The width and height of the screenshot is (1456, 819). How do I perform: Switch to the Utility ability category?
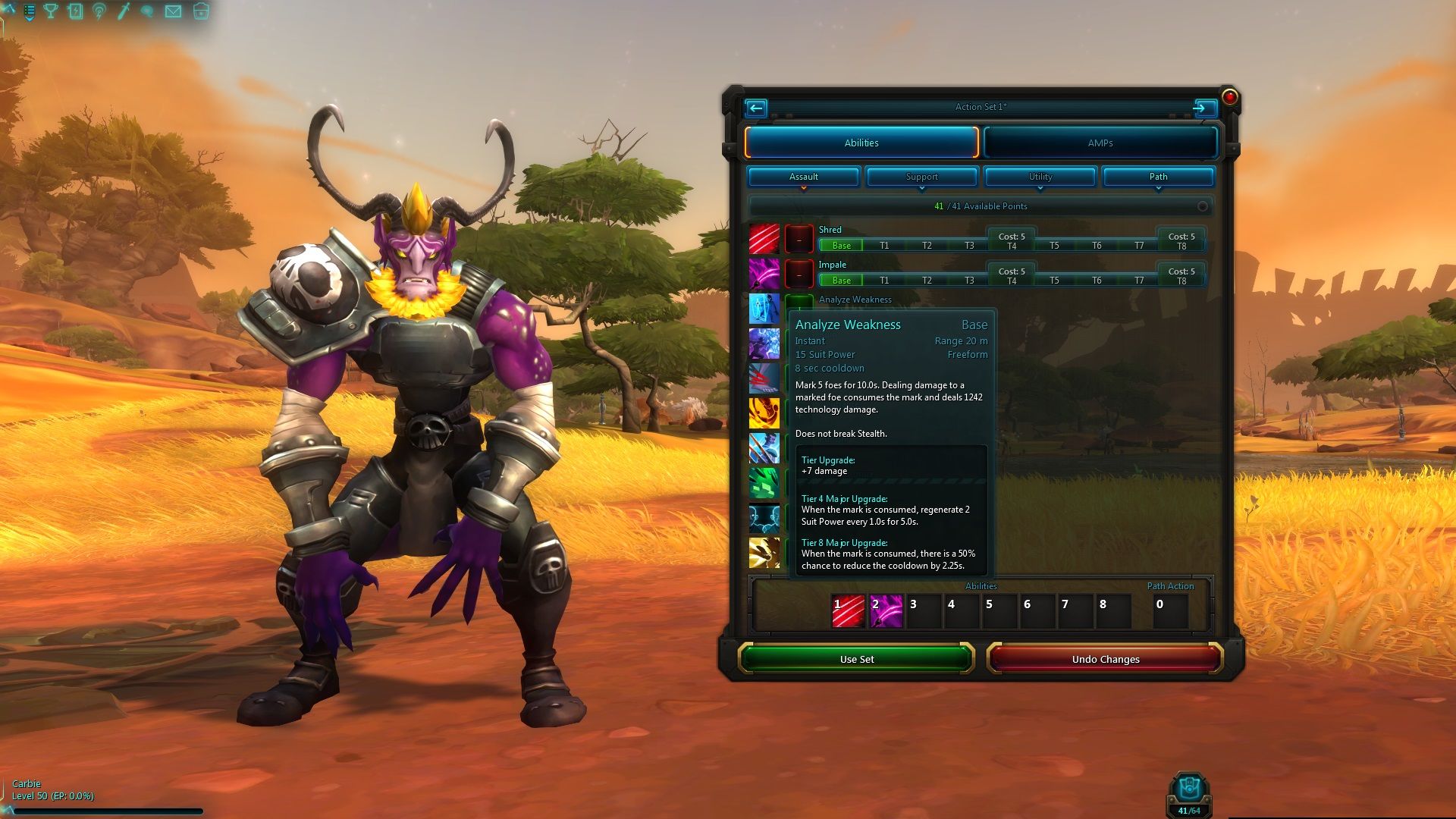point(1040,177)
